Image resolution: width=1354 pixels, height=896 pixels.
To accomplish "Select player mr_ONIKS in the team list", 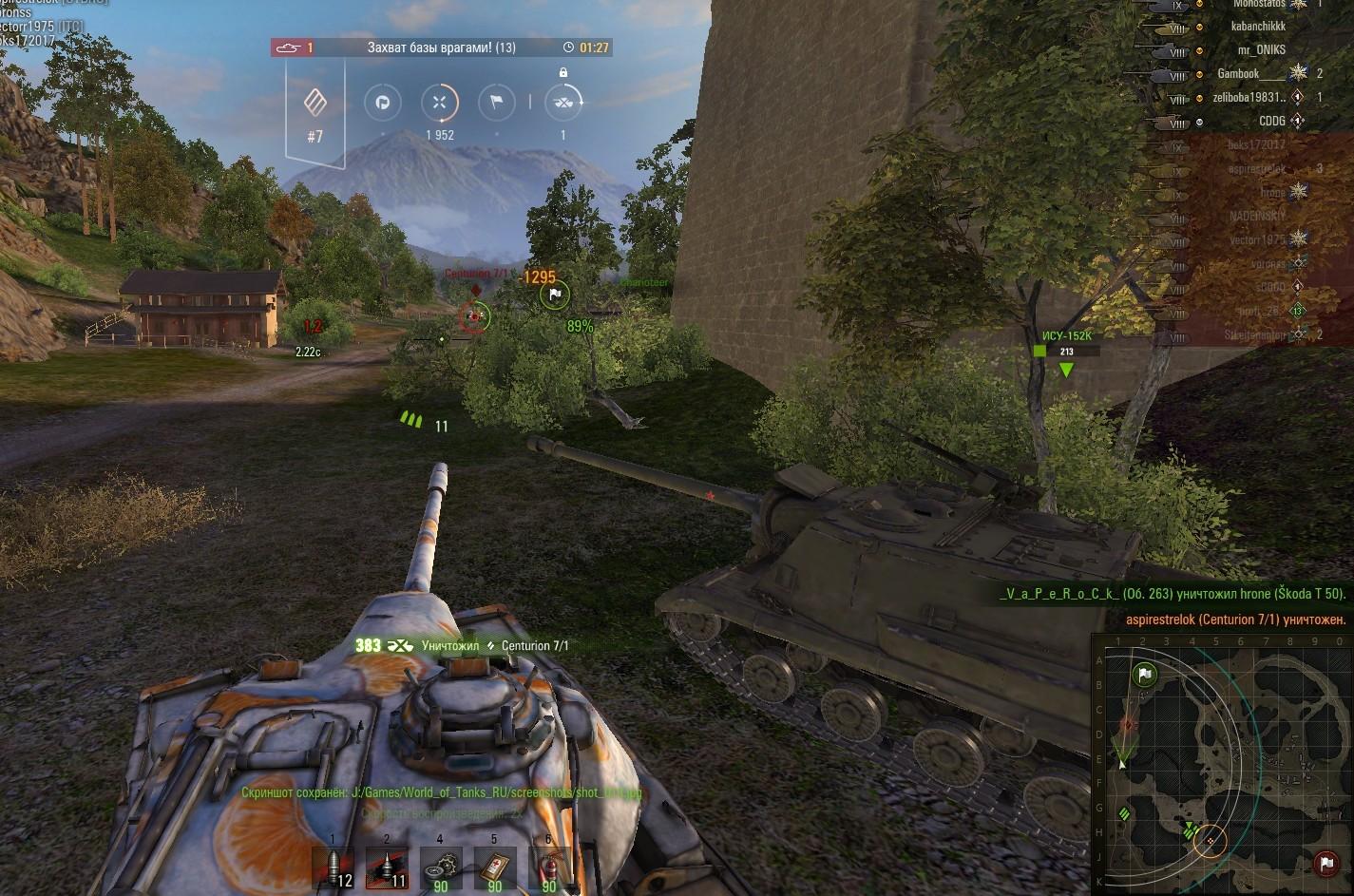I will [x=1261, y=50].
